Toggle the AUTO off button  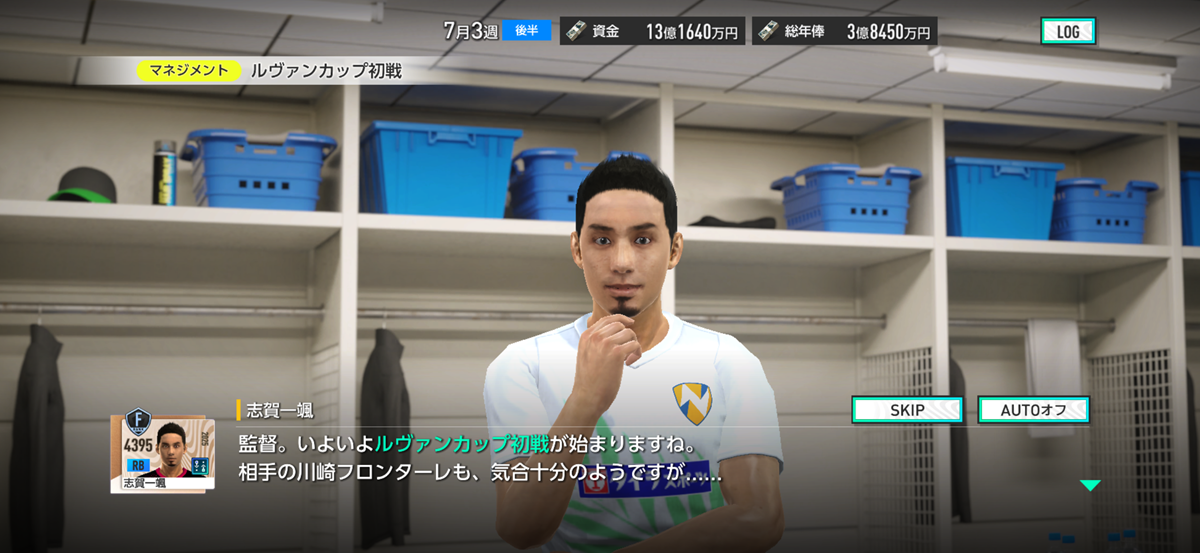click(1032, 410)
